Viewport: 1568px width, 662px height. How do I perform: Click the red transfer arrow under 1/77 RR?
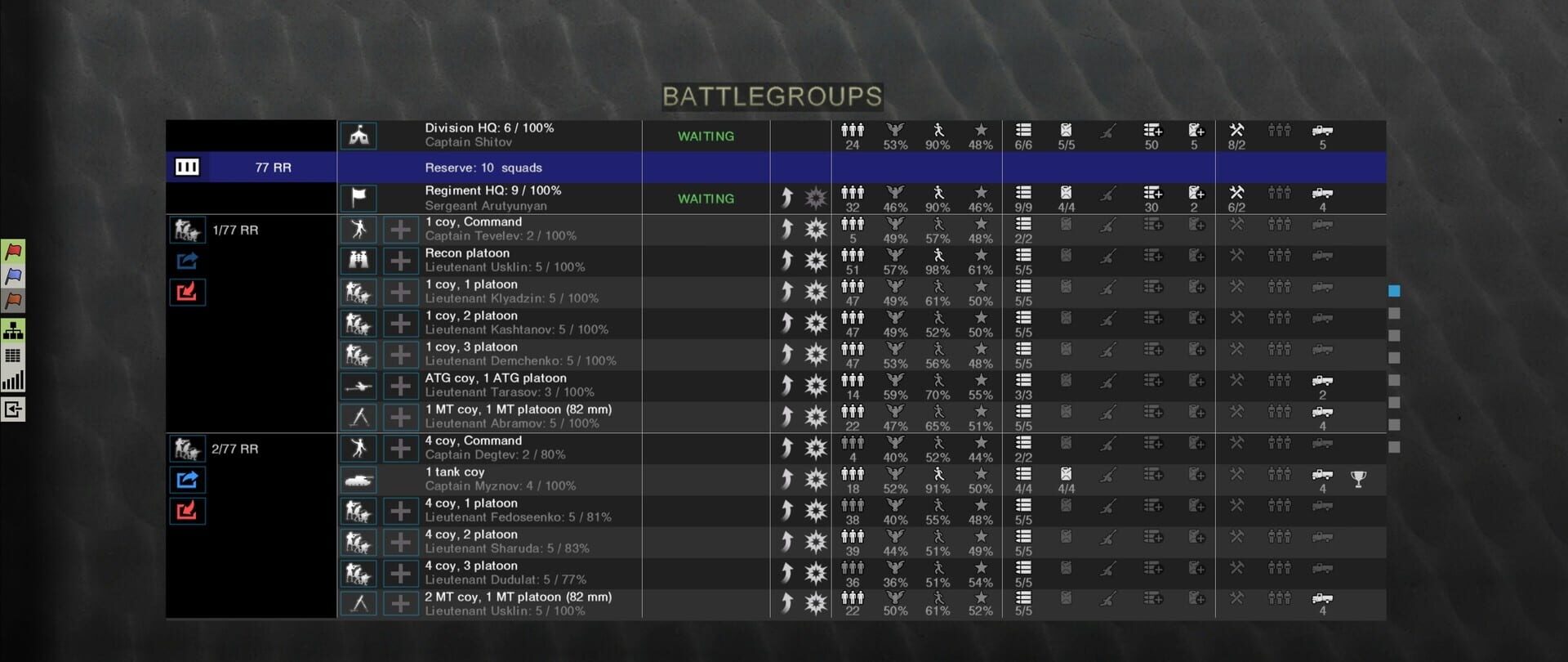(x=187, y=292)
